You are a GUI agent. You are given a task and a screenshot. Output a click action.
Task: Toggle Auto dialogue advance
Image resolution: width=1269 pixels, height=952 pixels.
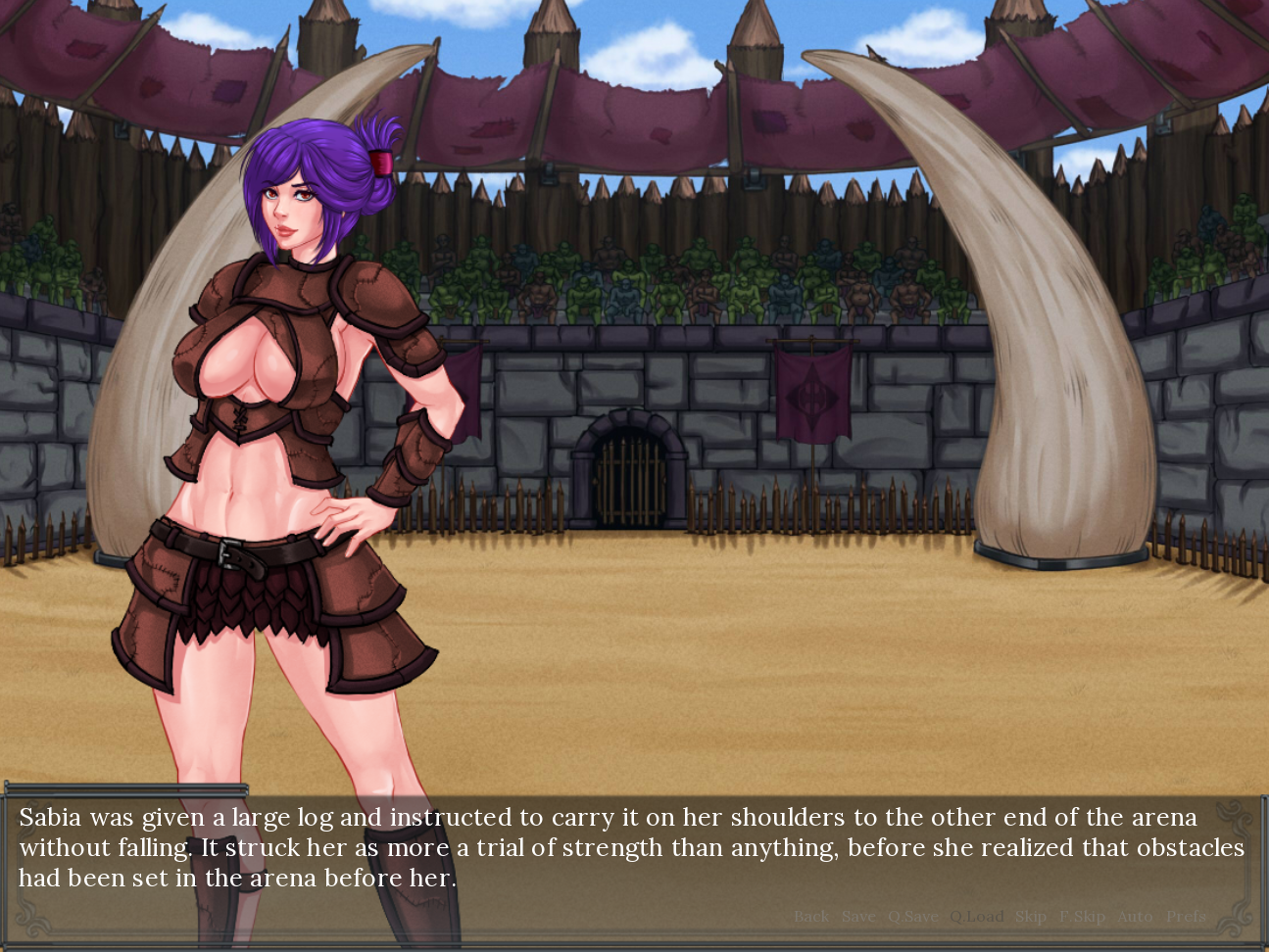(1135, 917)
